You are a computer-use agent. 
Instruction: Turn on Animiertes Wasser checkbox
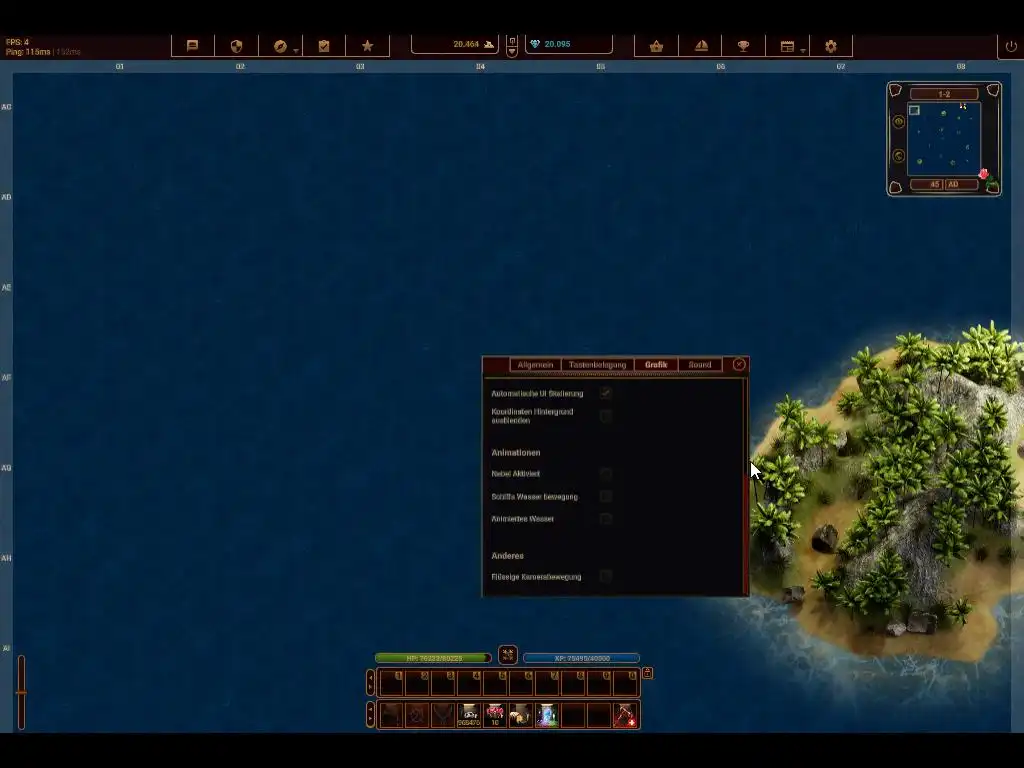[606, 519]
